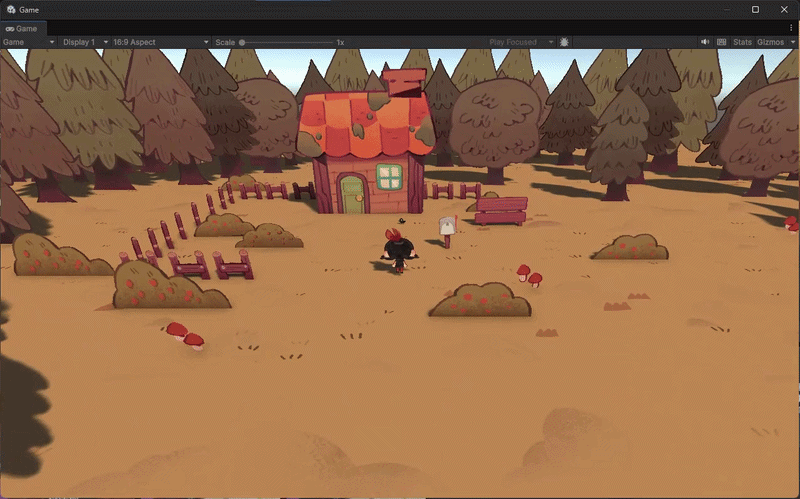Toggle the Stats overlay in the toolbar
This screenshot has height=499, width=800.
pos(742,42)
